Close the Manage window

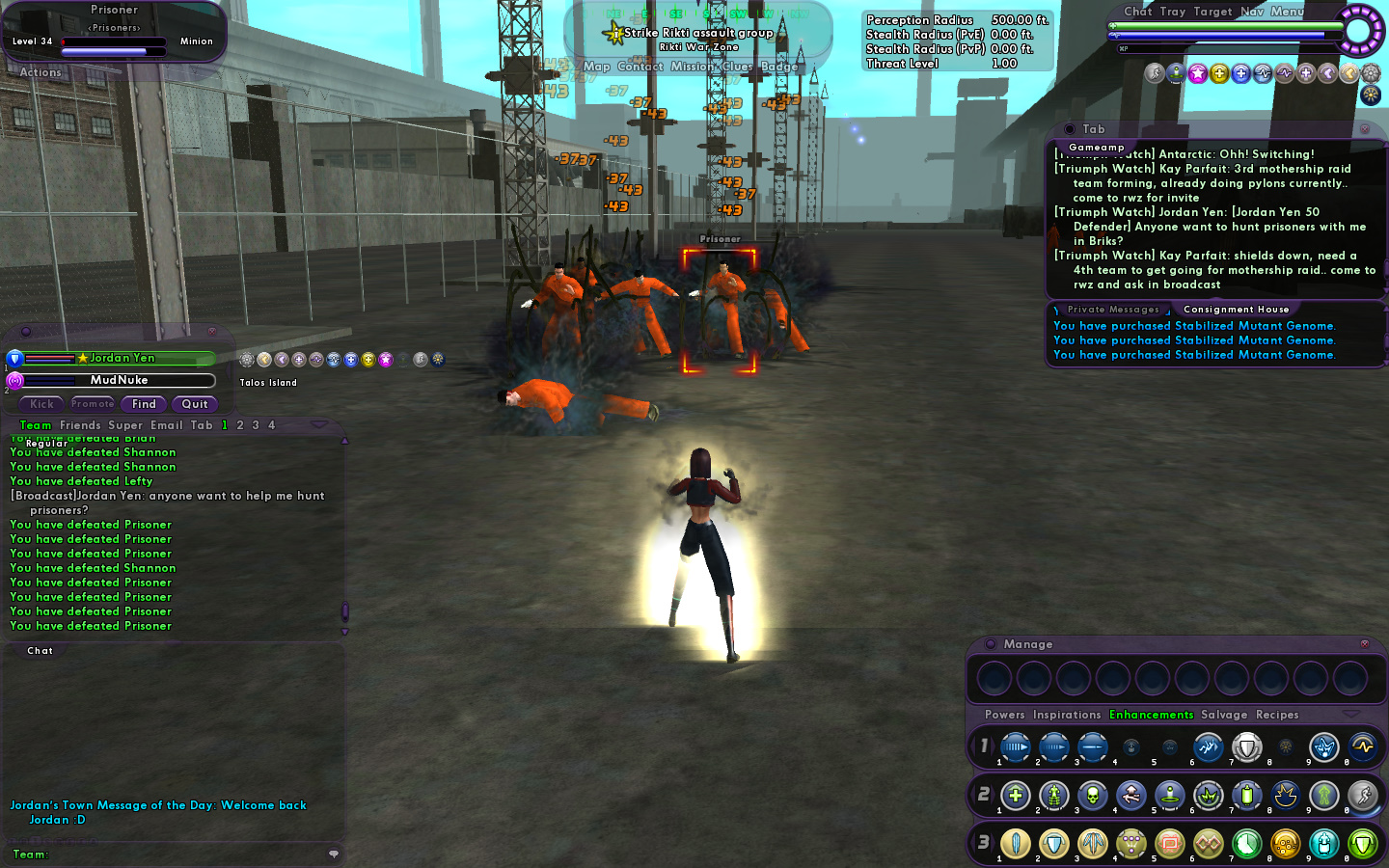click(x=1364, y=643)
